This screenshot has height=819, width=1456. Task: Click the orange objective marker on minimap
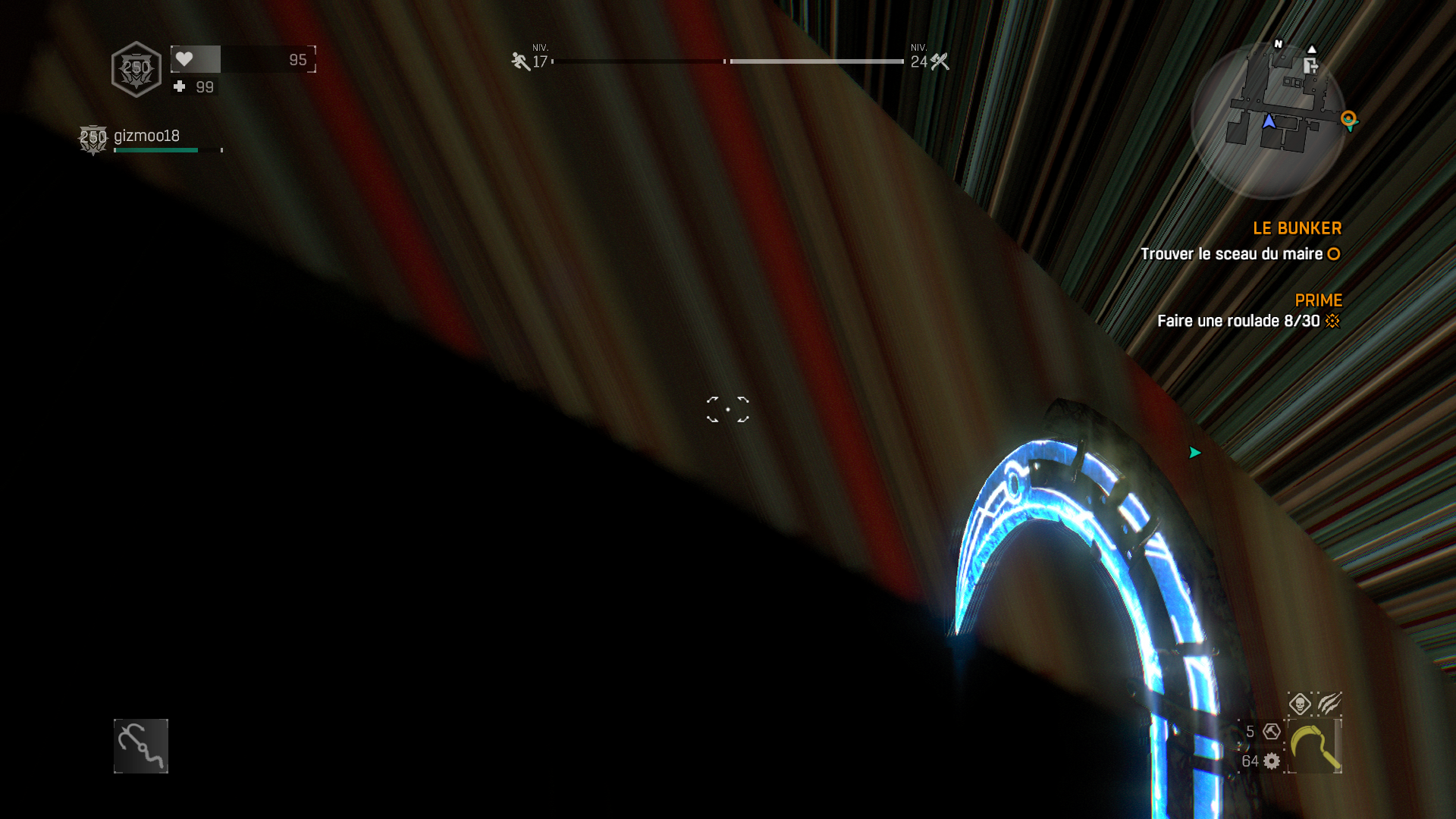coord(1348,118)
